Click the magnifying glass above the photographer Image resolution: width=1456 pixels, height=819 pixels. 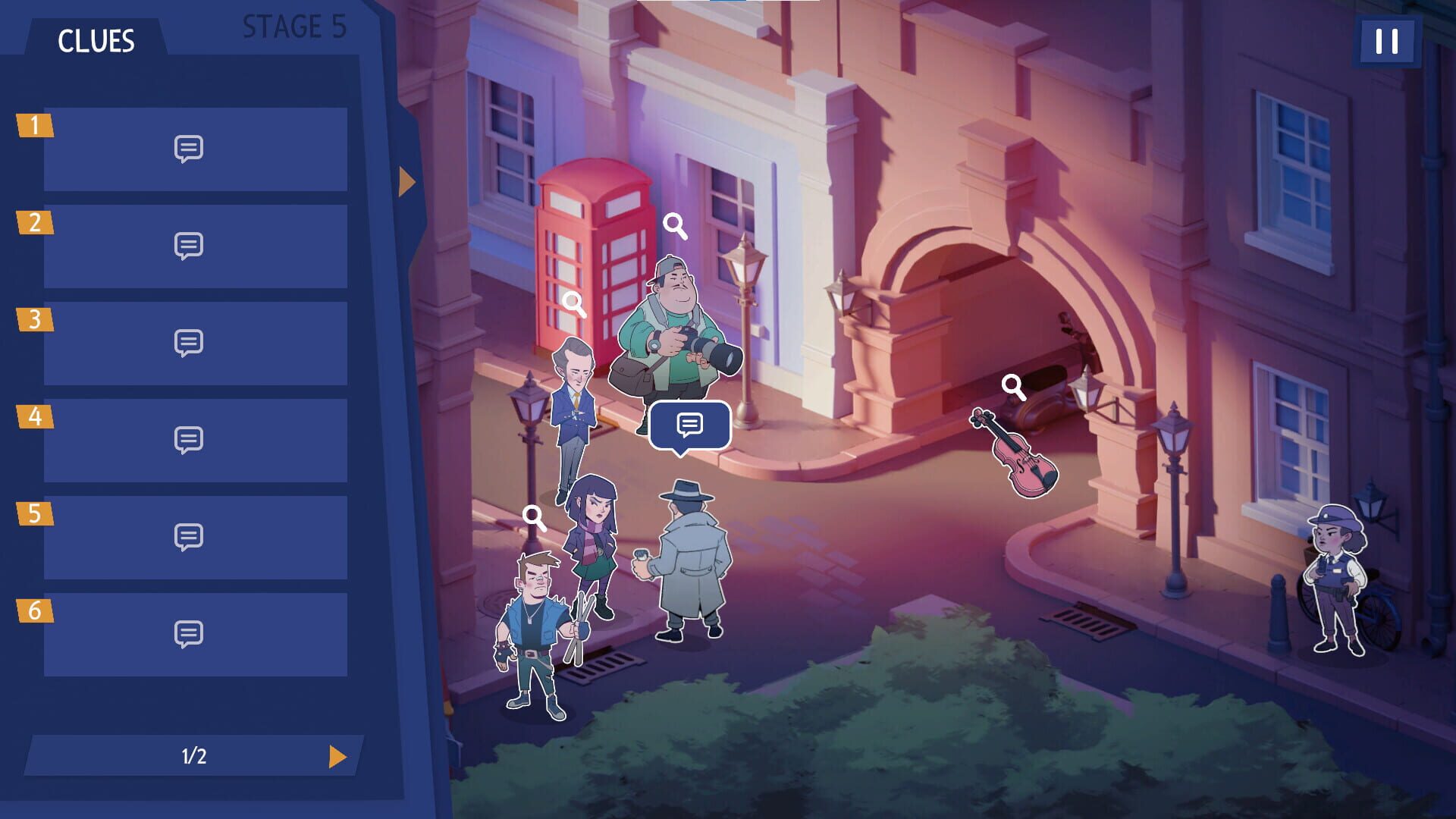click(x=675, y=224)
